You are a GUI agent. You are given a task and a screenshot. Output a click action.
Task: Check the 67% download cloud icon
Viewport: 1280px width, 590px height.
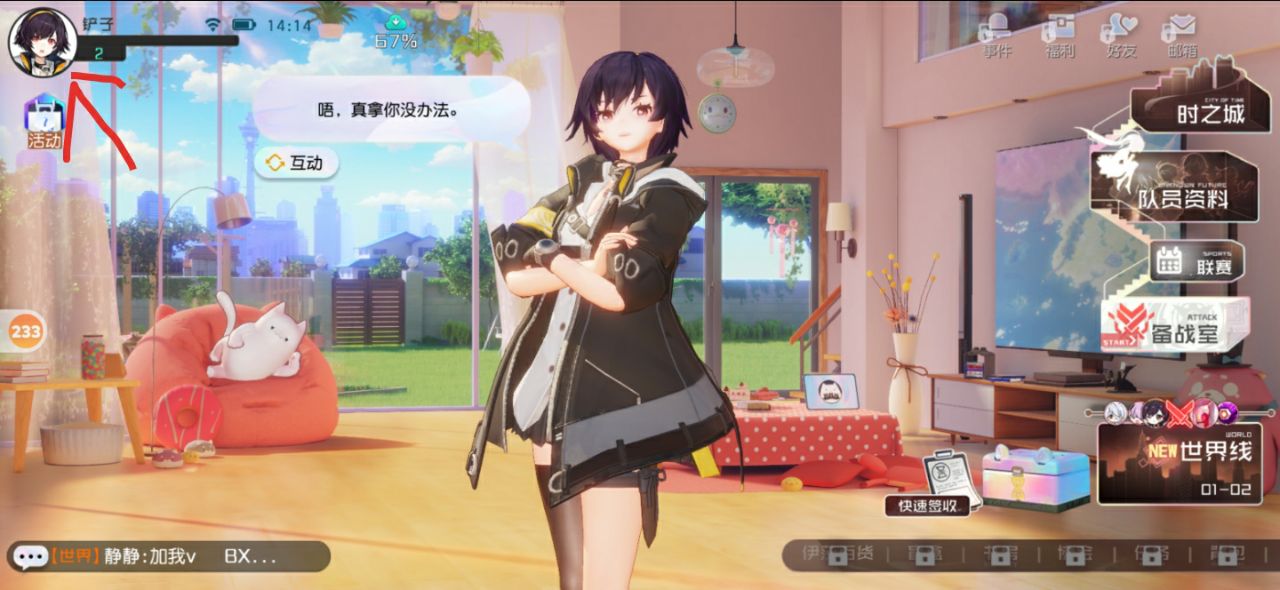[396, 32]
